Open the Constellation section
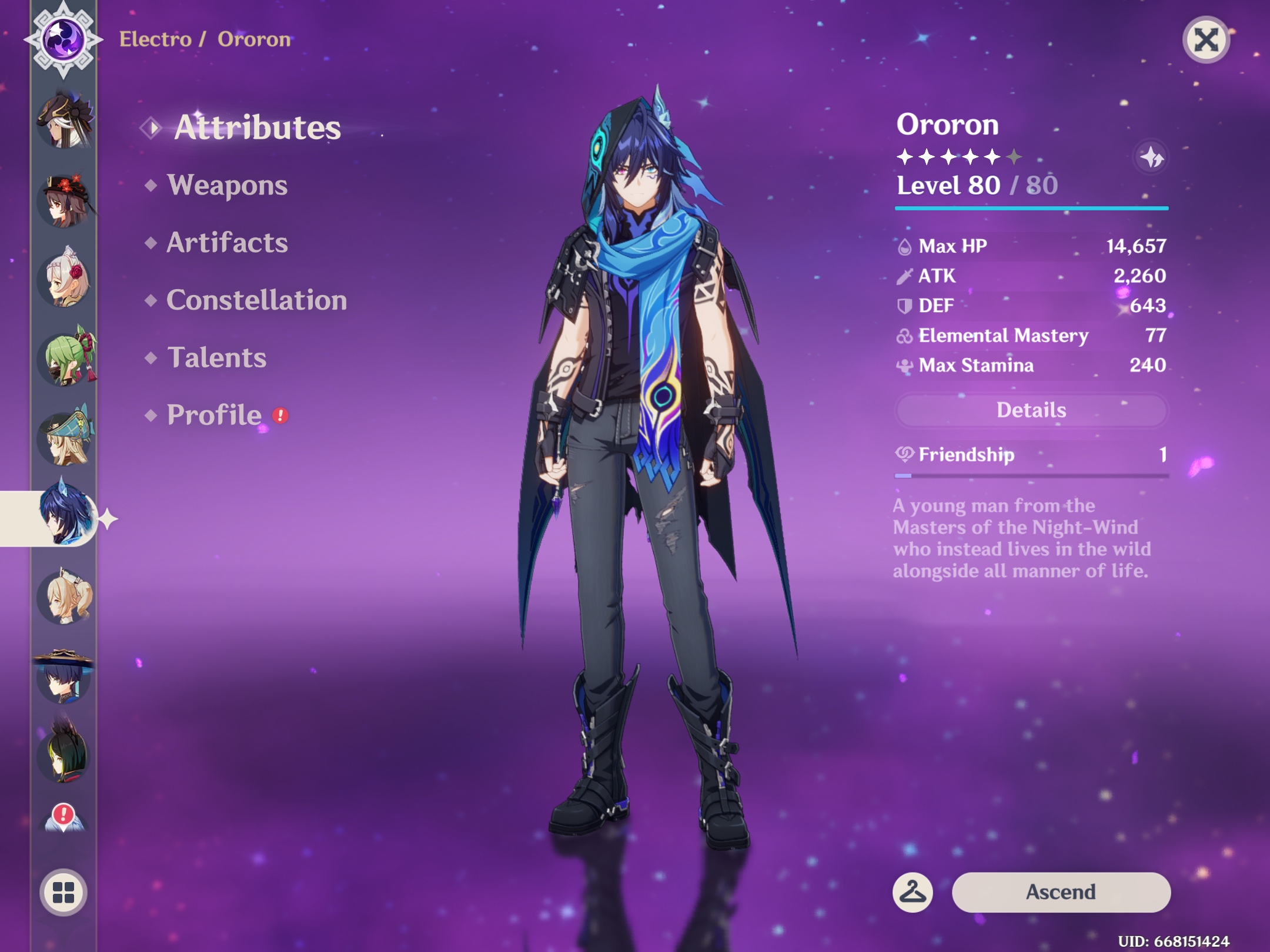The width and height of the screenshot is (1270, 952). 257,300
